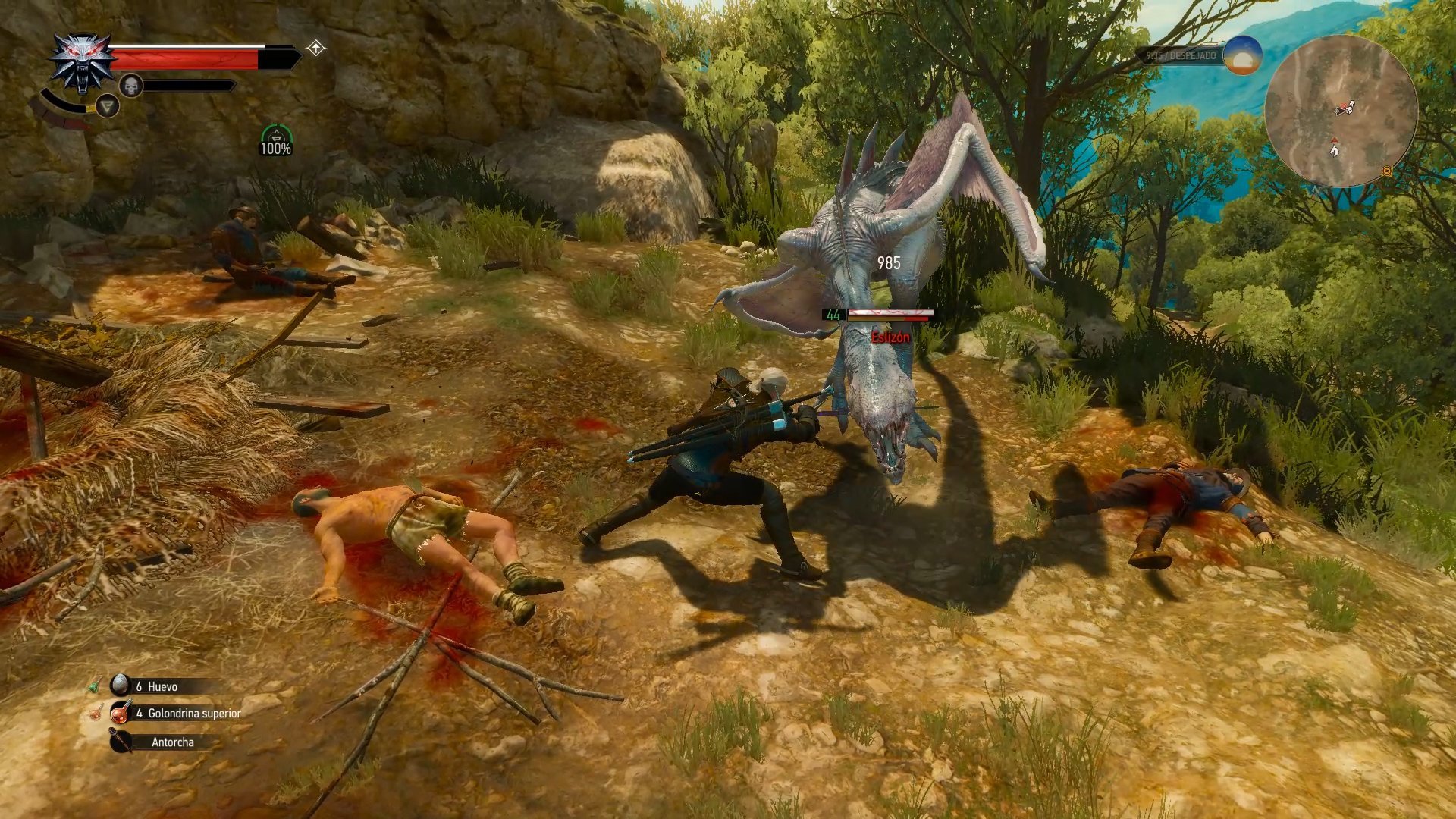Screen dimensions: 1456x819
Task: Click the active Quen sign icon
Action: [x=107, y=106]
